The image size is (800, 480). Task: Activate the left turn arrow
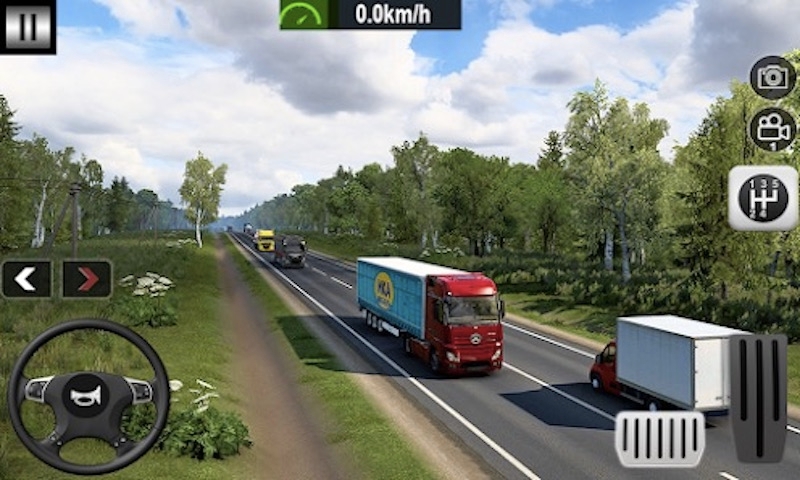(x=26, y=279)
